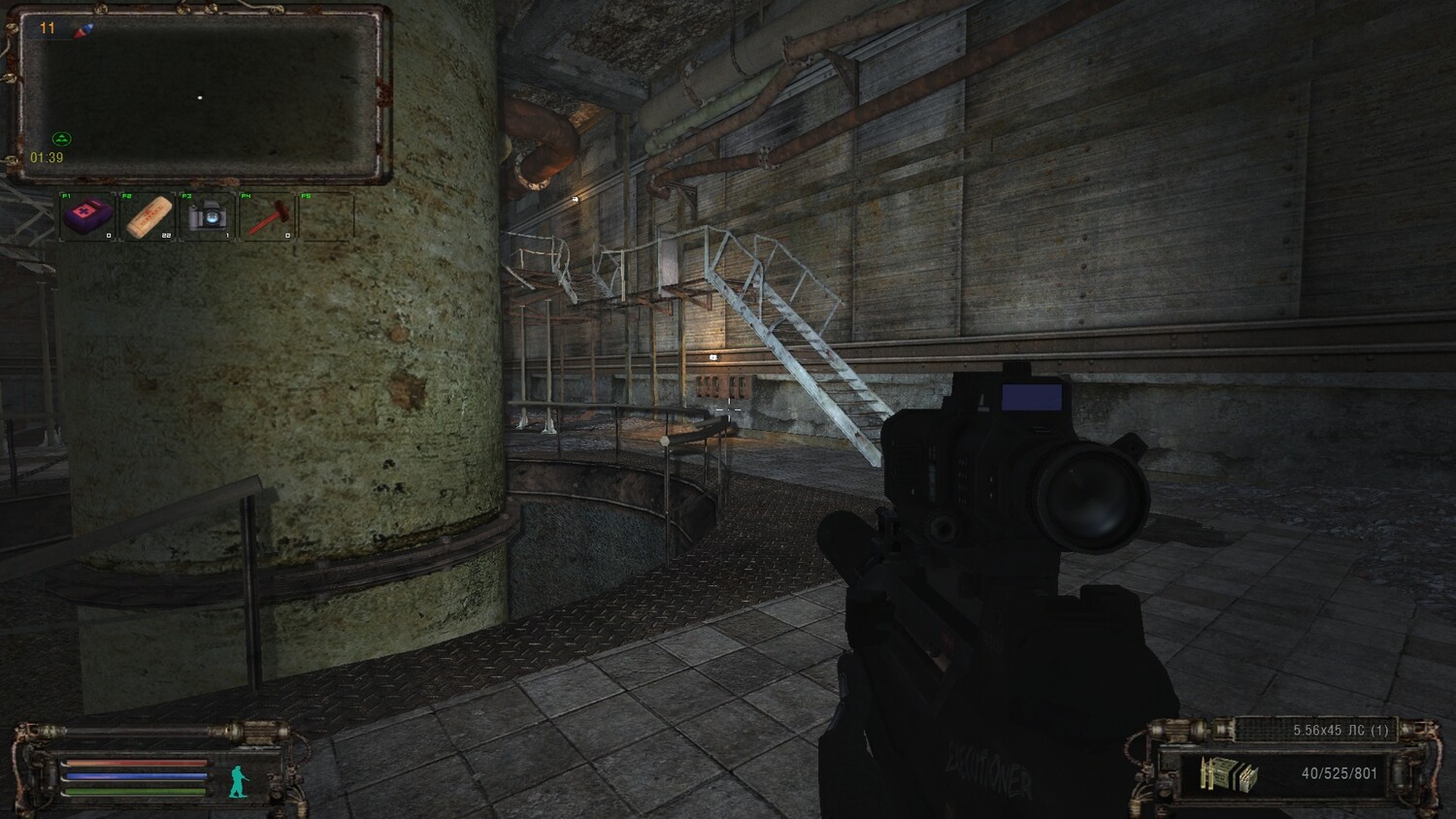Click the green radiation-style indicator on minimap
The image size is (1456, 819).
60,139
